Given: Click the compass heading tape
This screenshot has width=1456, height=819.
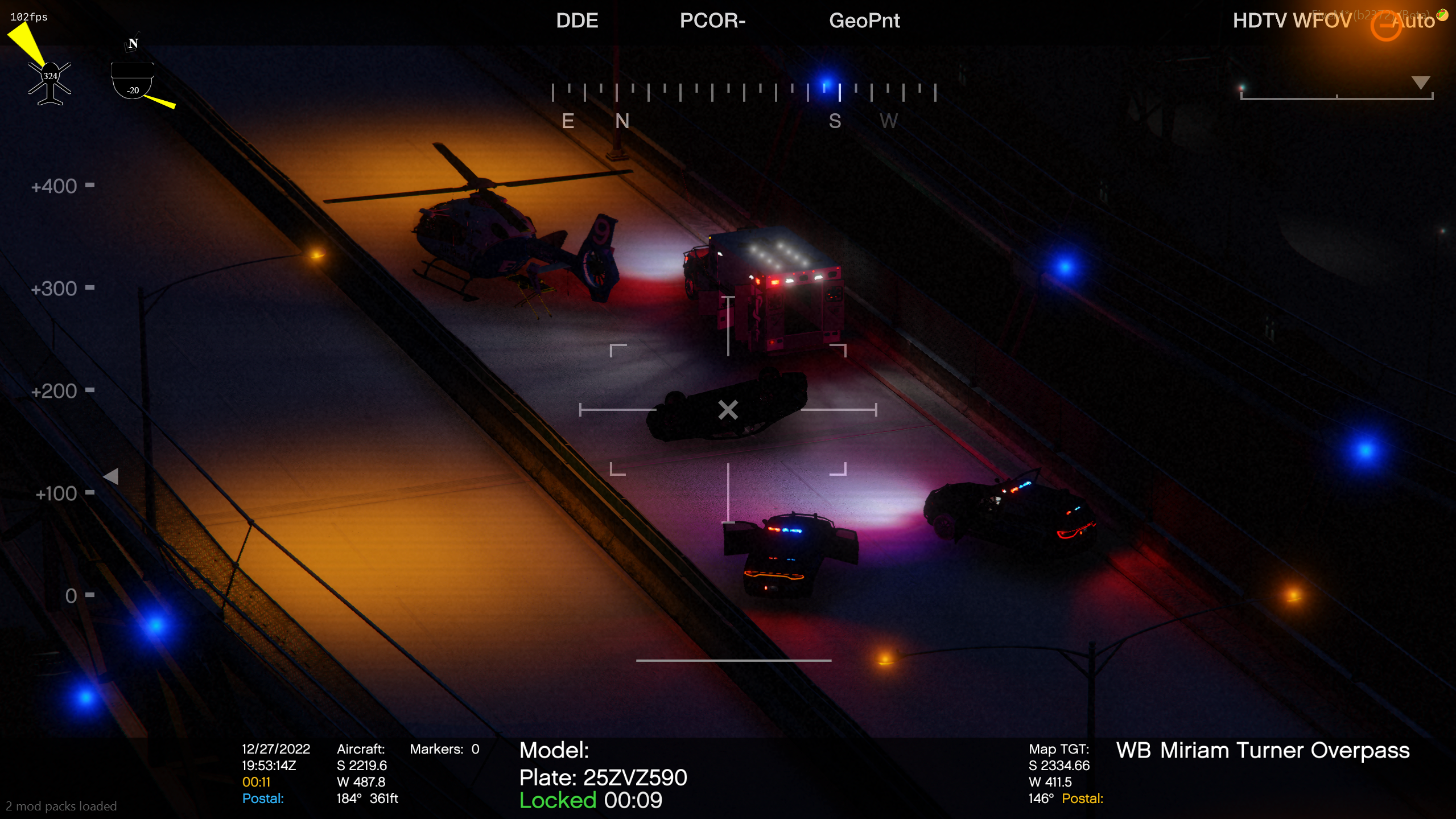Looking at the screenshot, I should tap(743, 93).
